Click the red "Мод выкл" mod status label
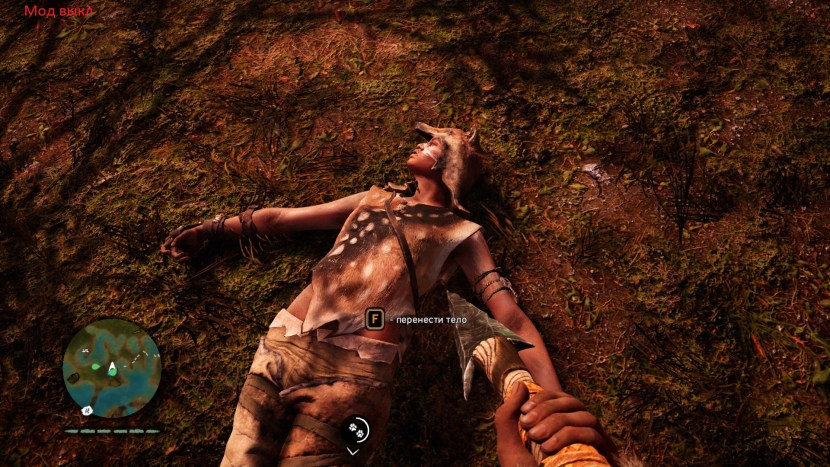Image resolution: width=830 pixels, height=467 pixels. [x=59, y=11]
